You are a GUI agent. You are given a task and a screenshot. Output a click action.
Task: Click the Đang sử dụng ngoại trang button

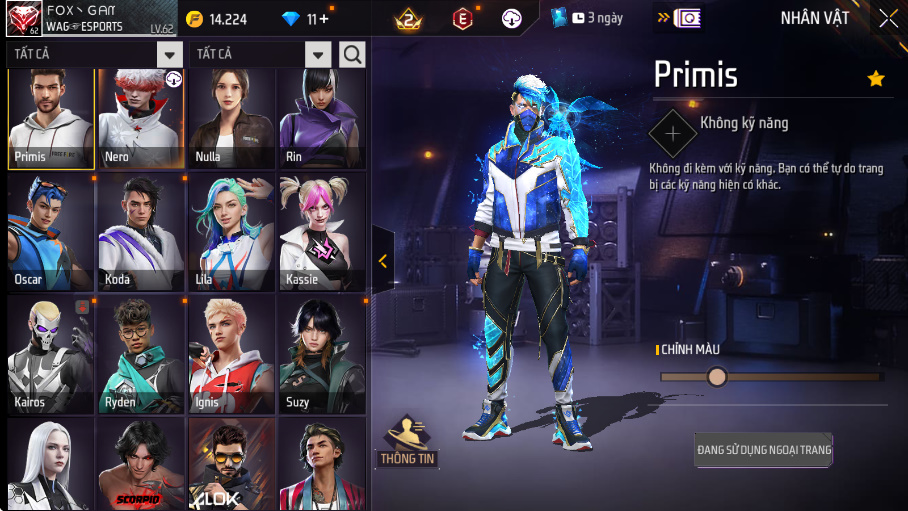click(x=764, y=450)
